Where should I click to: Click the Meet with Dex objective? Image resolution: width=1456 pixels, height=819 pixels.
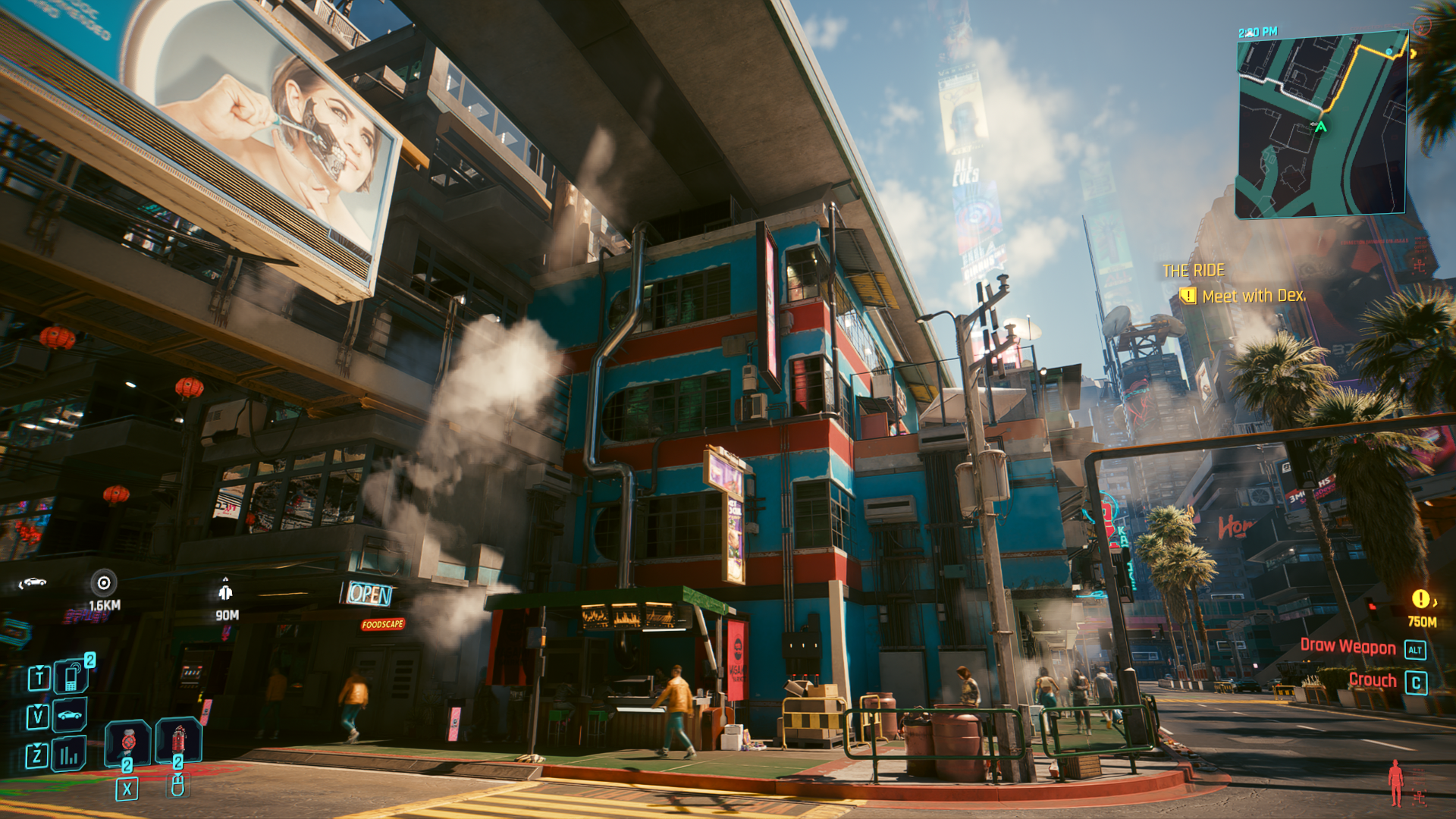(x=1253, y=296)
